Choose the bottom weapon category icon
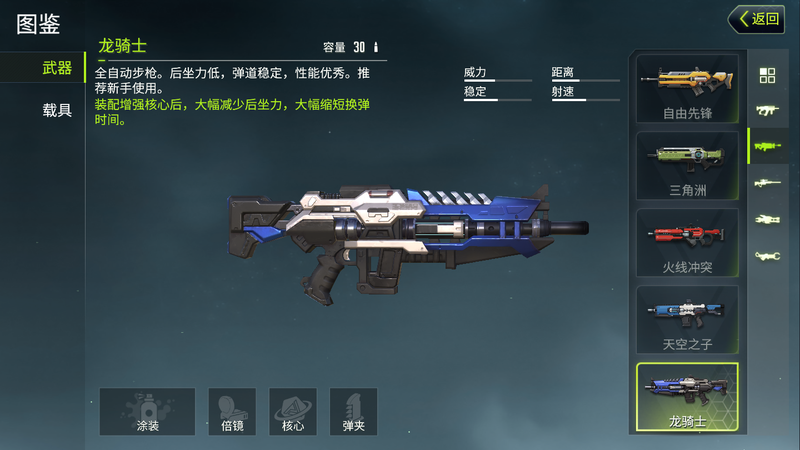Image resolution: width=800 pixels, height=450 pixels. pos(767,256)
